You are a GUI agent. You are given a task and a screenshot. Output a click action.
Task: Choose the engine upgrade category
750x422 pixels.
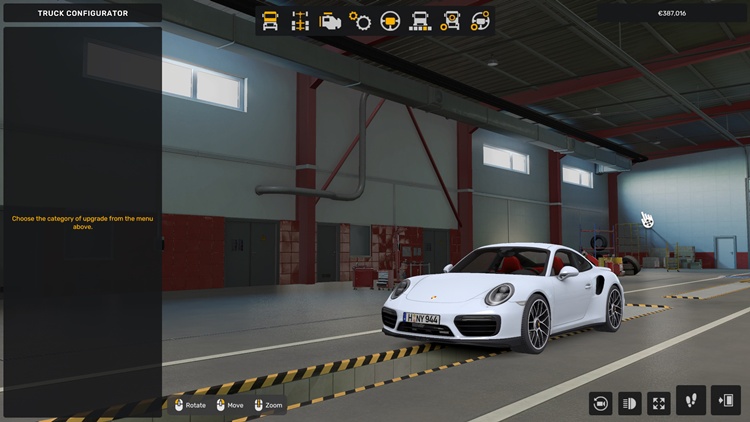[x=330, y=21]
